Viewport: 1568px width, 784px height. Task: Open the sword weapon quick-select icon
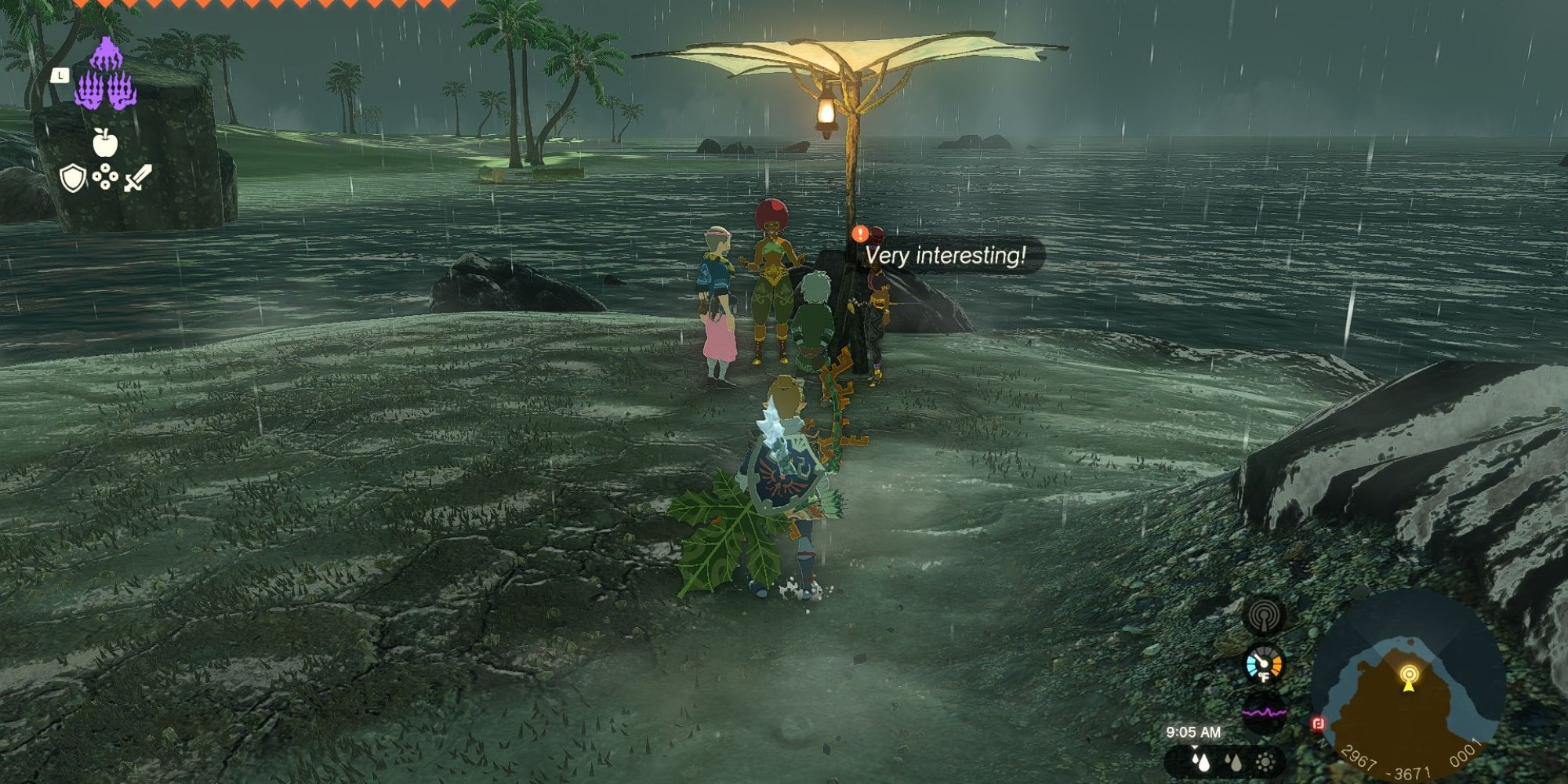(x=137, y=178)
